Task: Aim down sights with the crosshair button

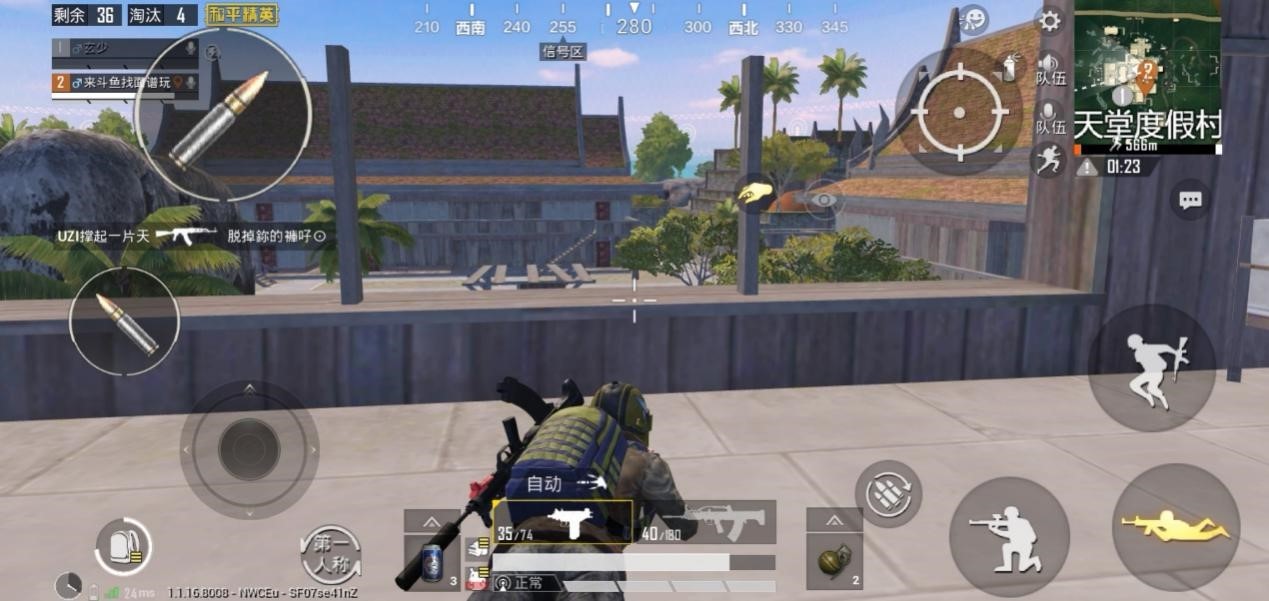Action: tap(959, 112)
